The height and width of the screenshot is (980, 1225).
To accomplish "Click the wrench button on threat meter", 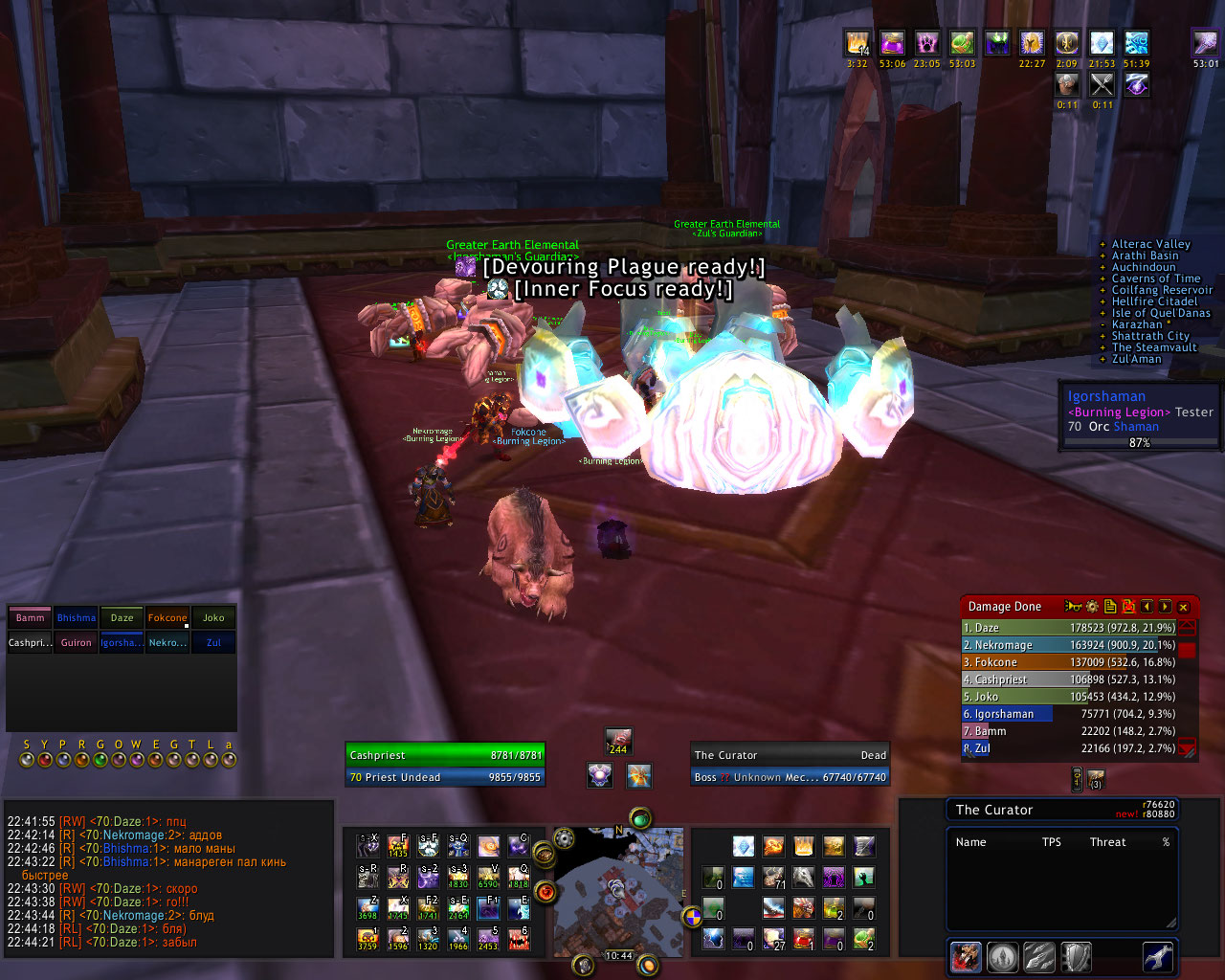I will pyautogui.click(x=1158, y=957).
